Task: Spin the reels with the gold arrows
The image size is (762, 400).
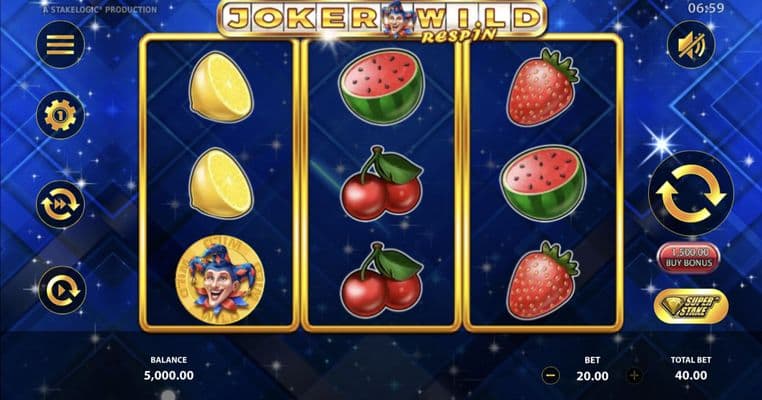Action: [x=691, y=193]
